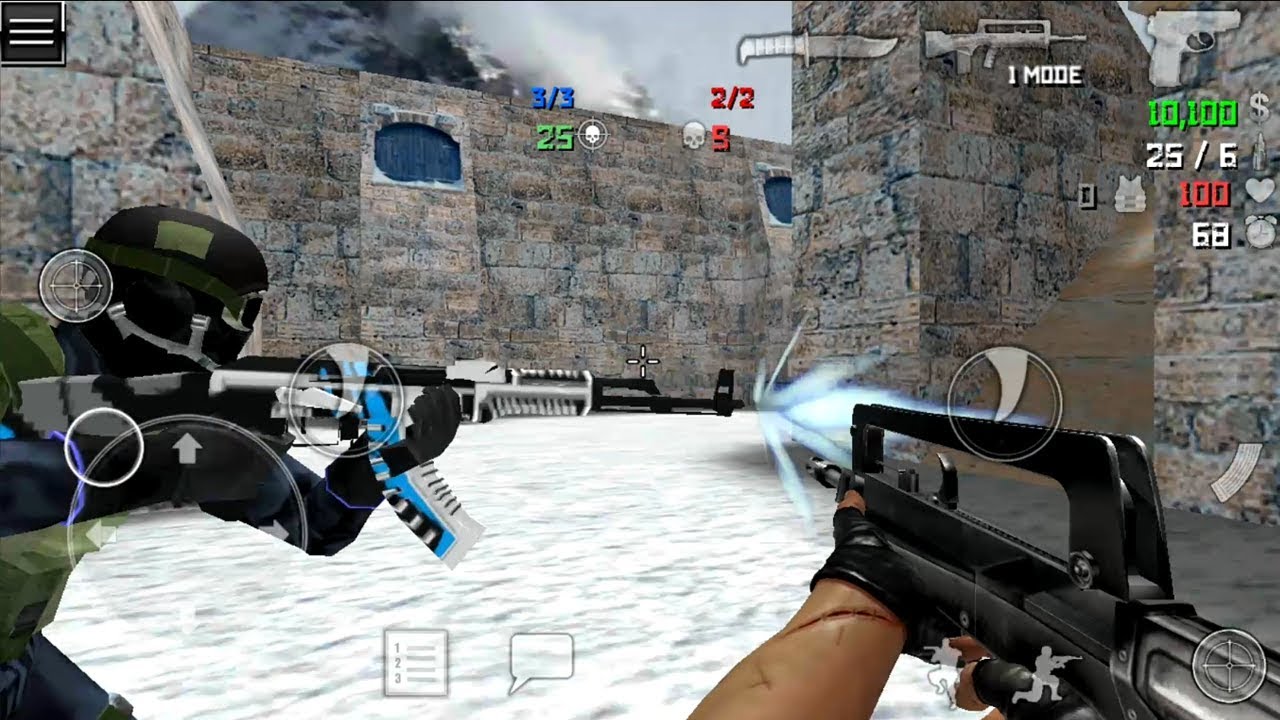Open the numbered scoreboard list
1280x720 pixels.
click(415, 662)
